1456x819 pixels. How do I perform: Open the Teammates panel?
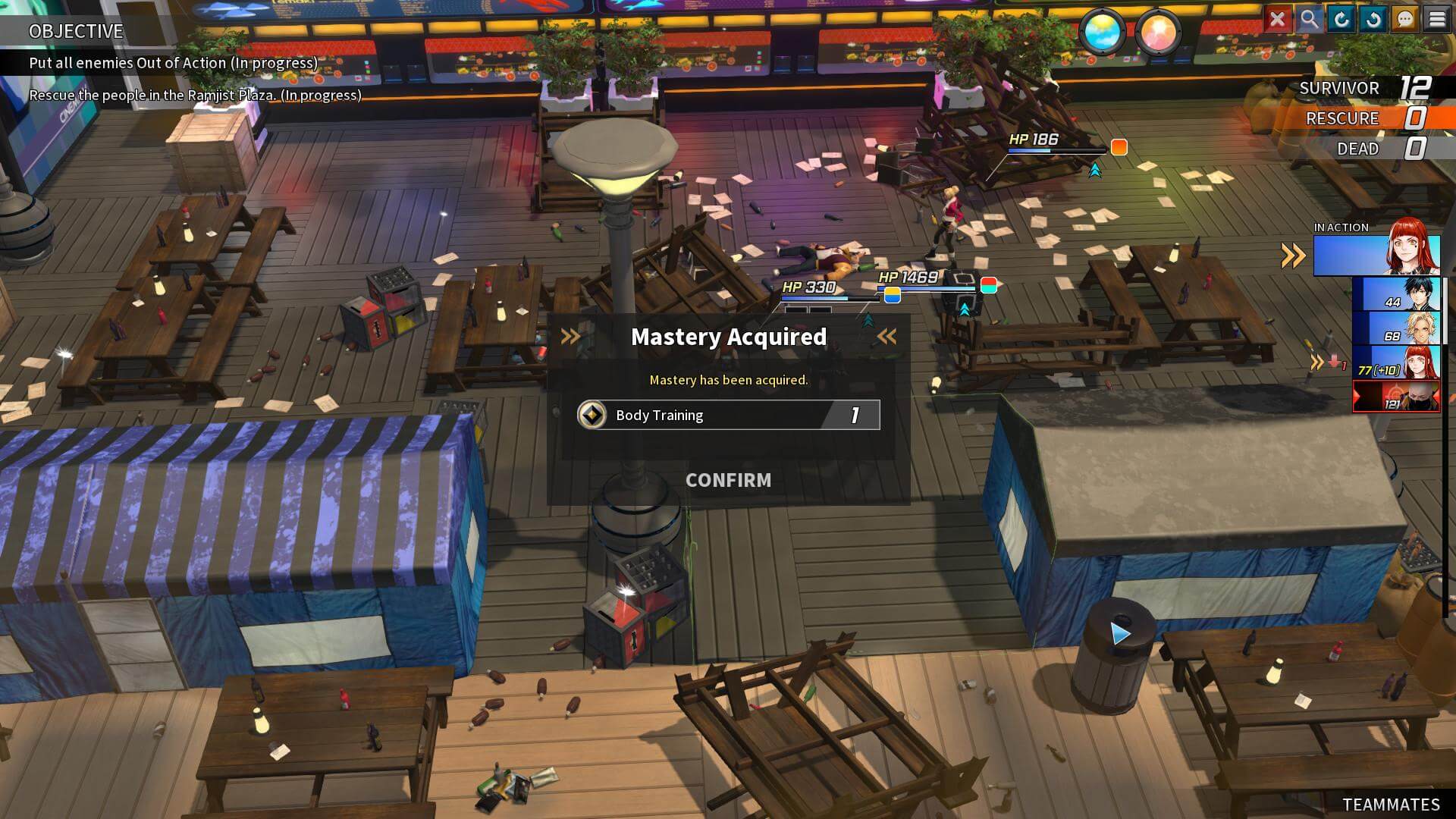[x=1391, y=805]
